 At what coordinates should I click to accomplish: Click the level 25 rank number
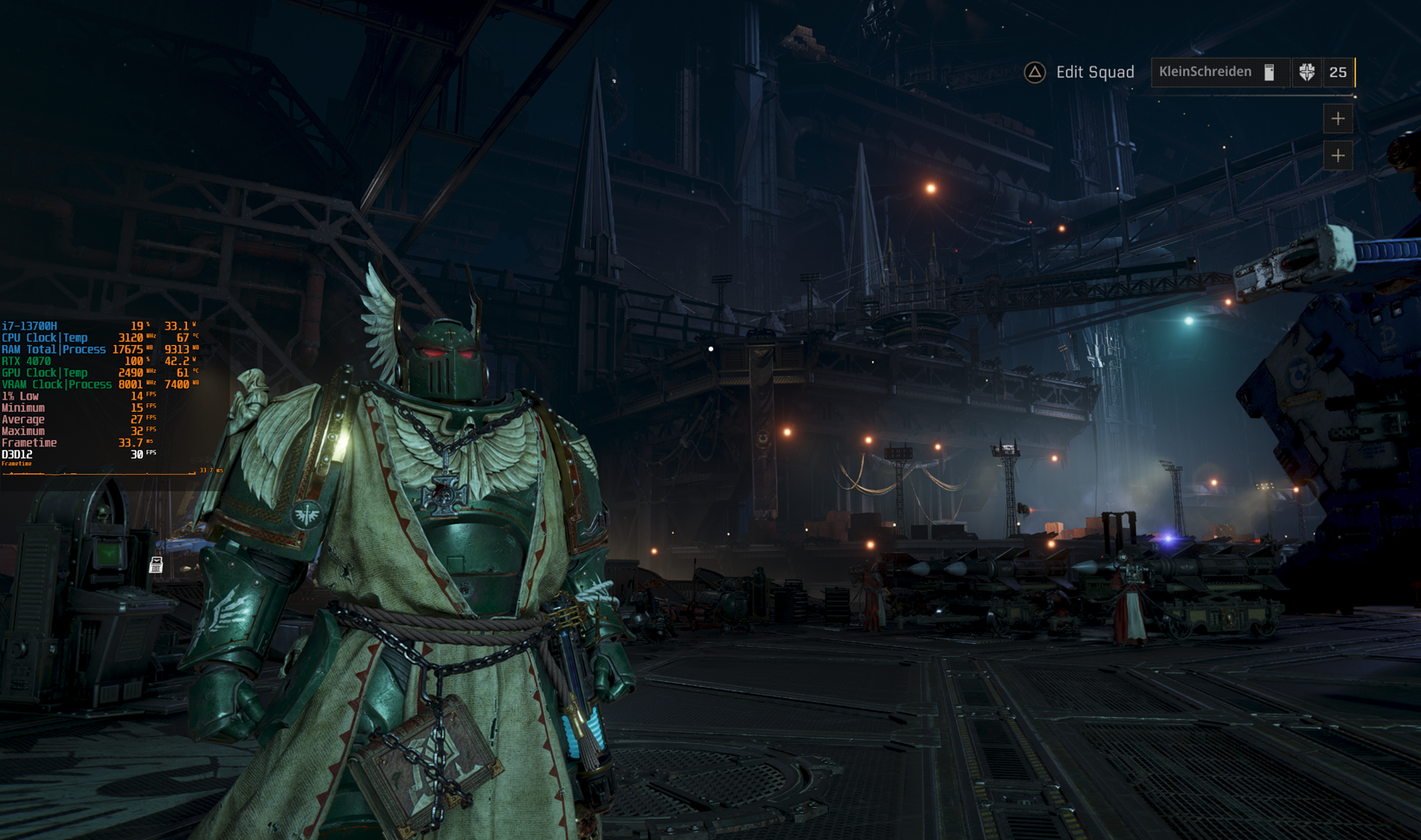click(x=1339, y=73)
